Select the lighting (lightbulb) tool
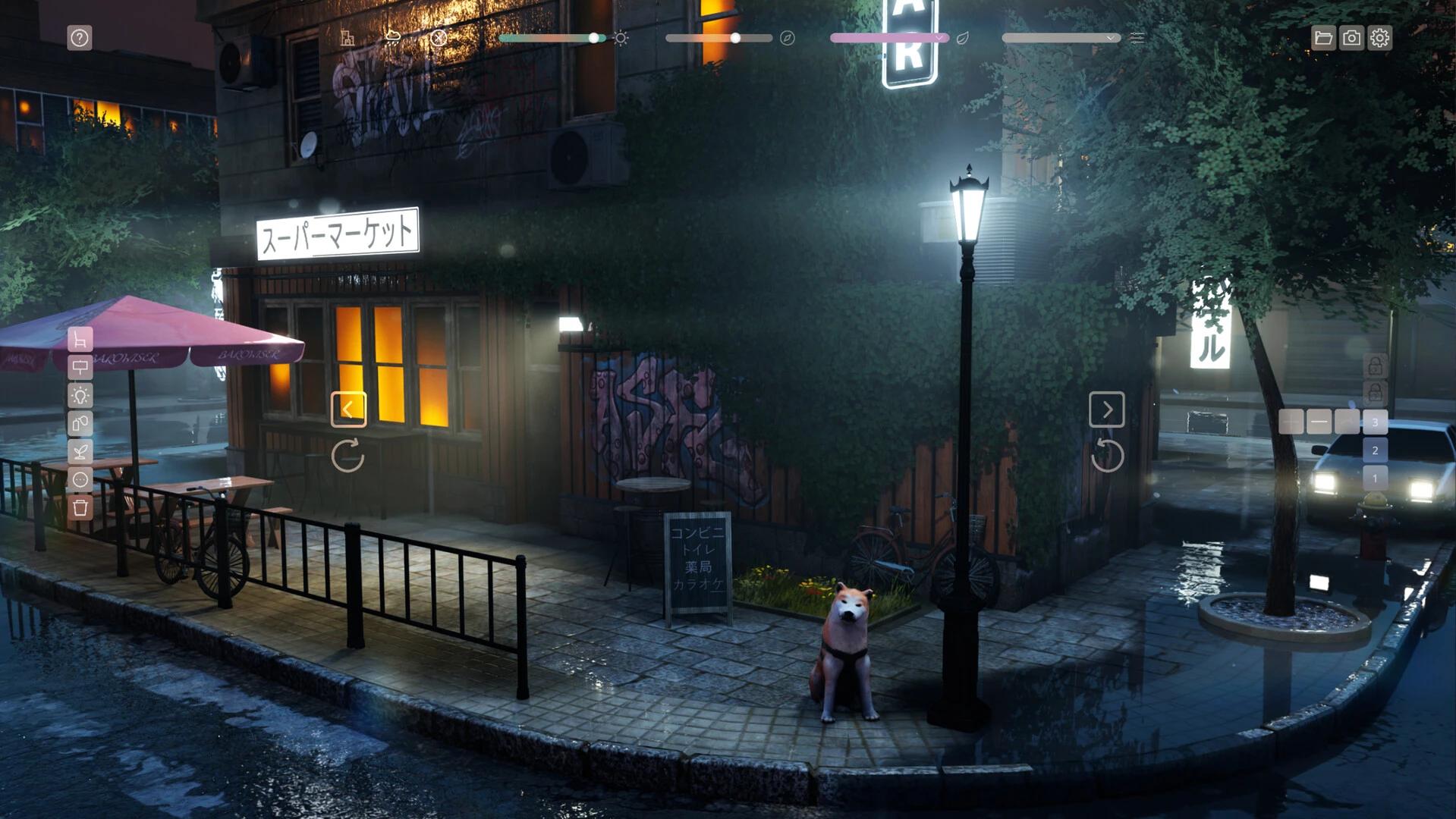Viewport: 1456px width, 819px height. 80,395
